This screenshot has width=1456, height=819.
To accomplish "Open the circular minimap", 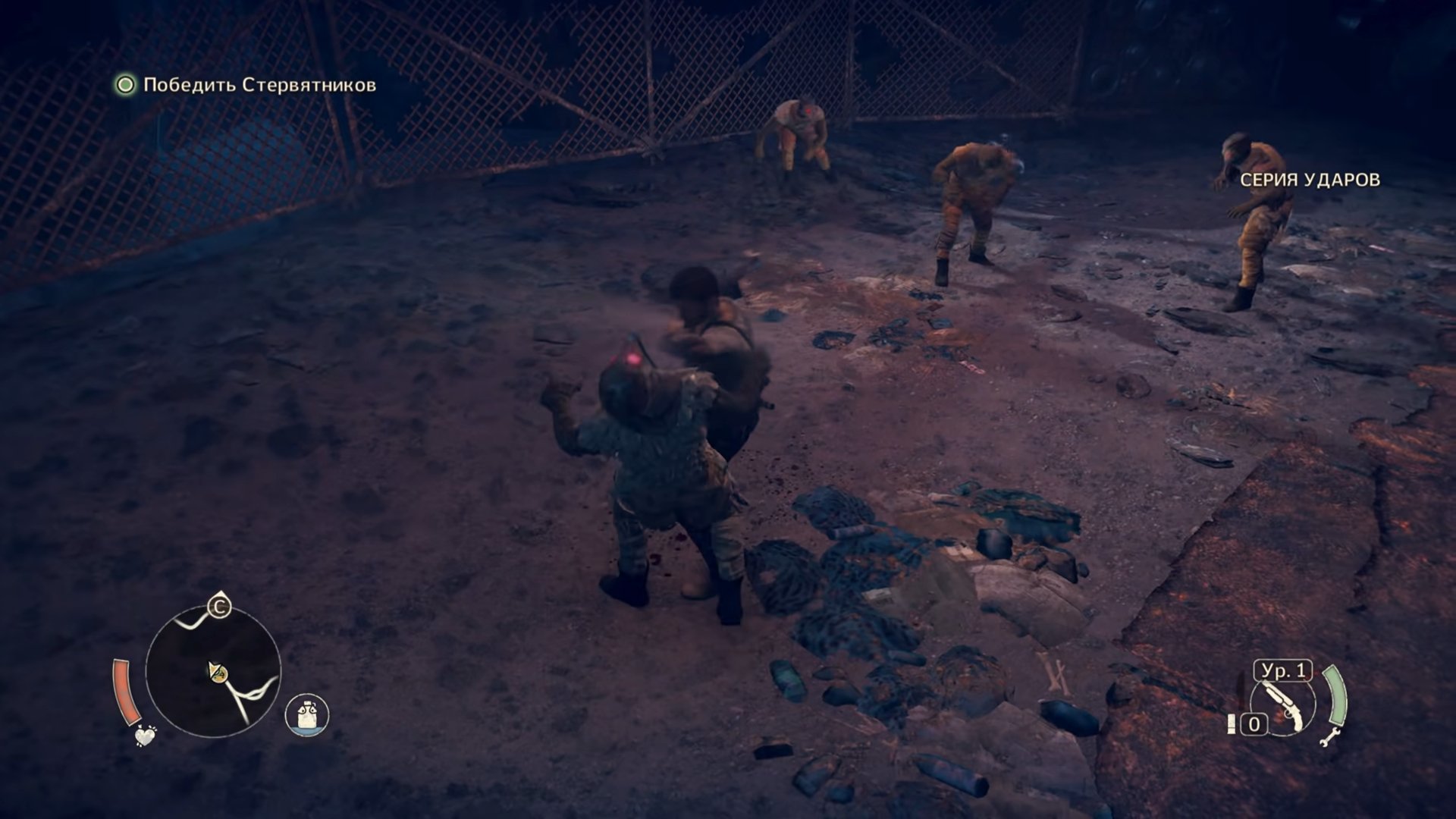I will 213,672.
